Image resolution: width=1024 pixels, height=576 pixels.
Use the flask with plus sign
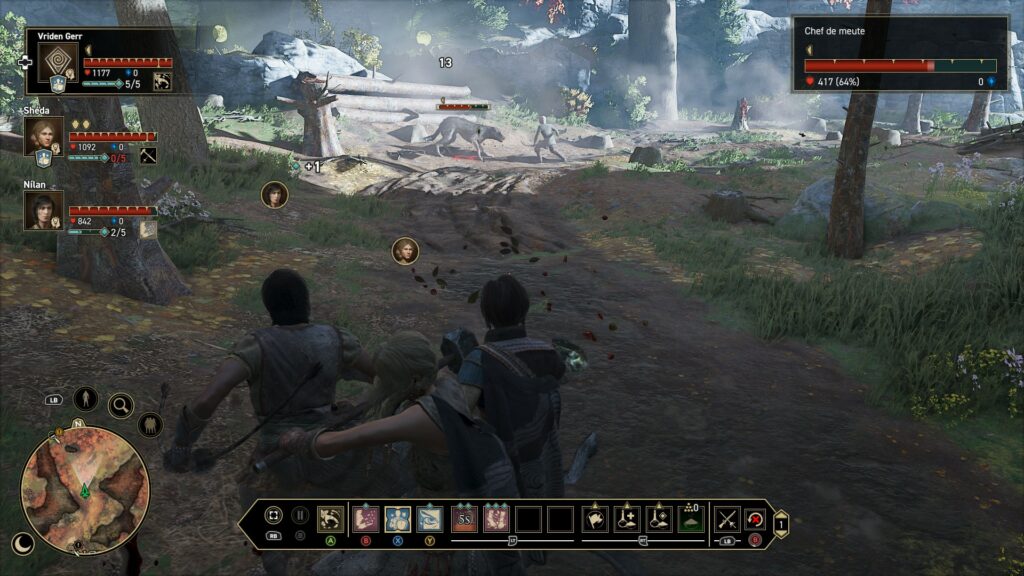tap(627, 518)
